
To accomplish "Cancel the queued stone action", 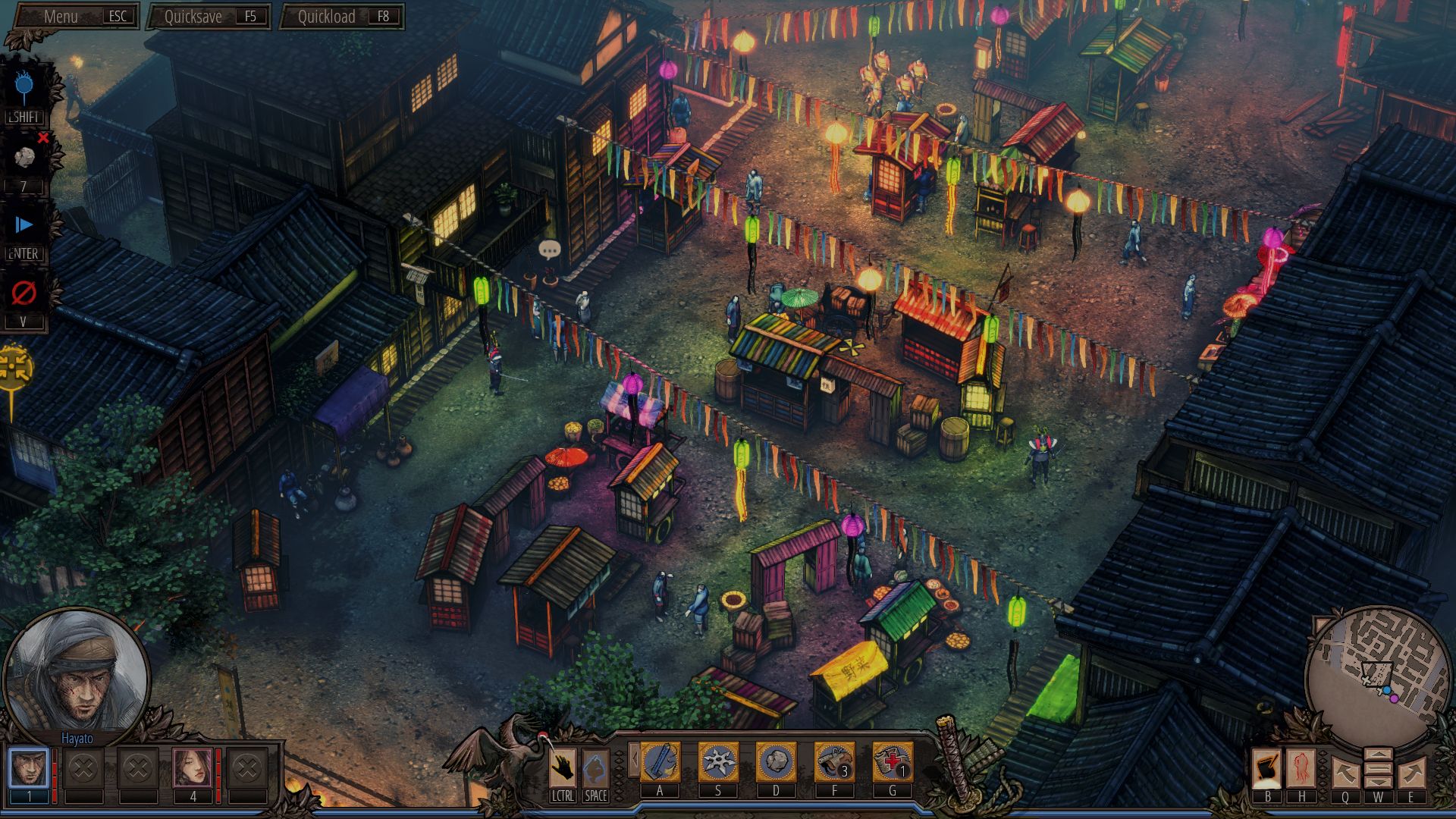I will click(x=43, y=138).
